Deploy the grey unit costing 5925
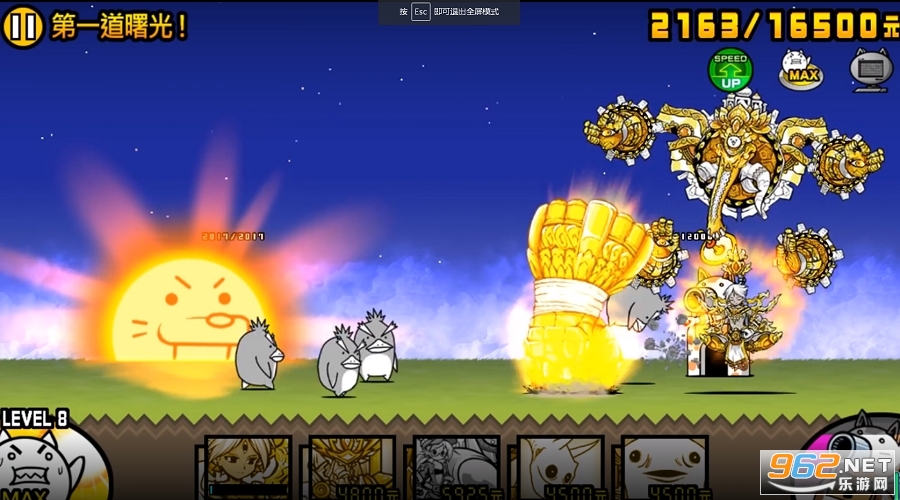The height and width of the screenshot is (500, 900). 456,467
